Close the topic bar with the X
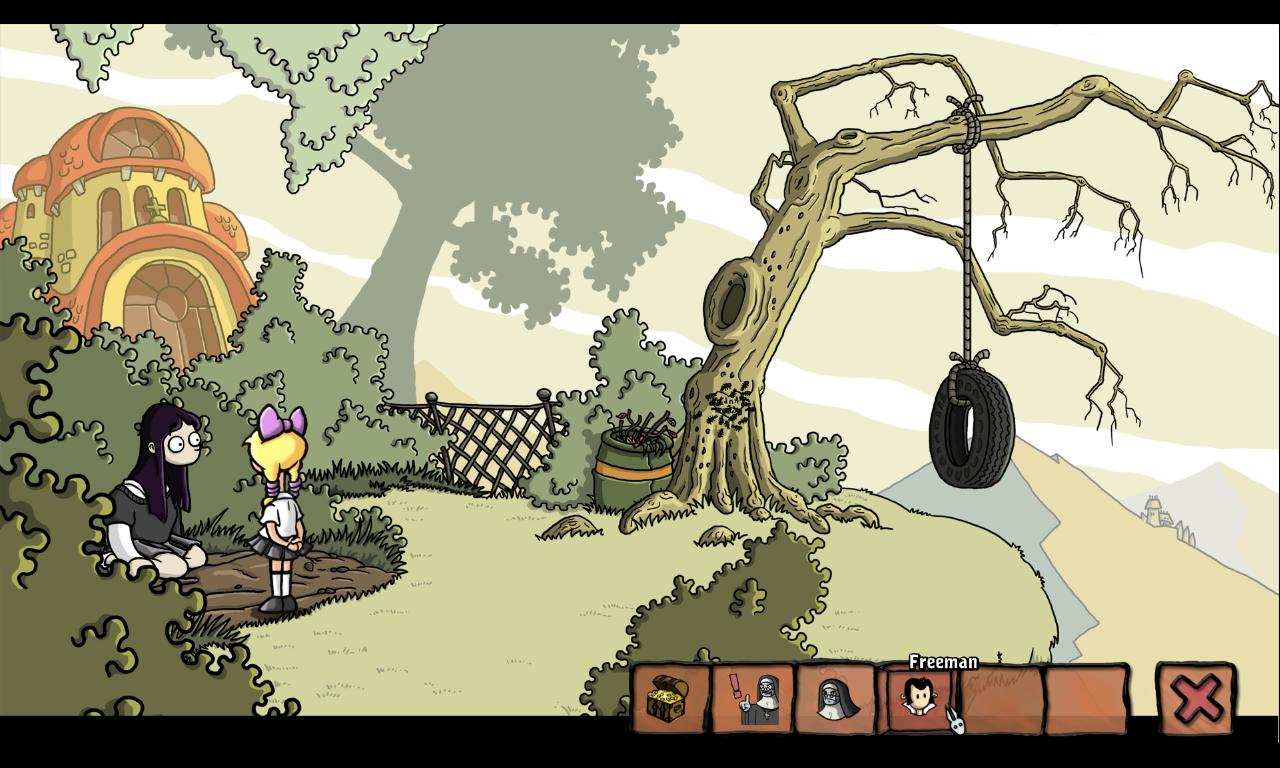The image size is (1280, 768). tap(1196, 698)
